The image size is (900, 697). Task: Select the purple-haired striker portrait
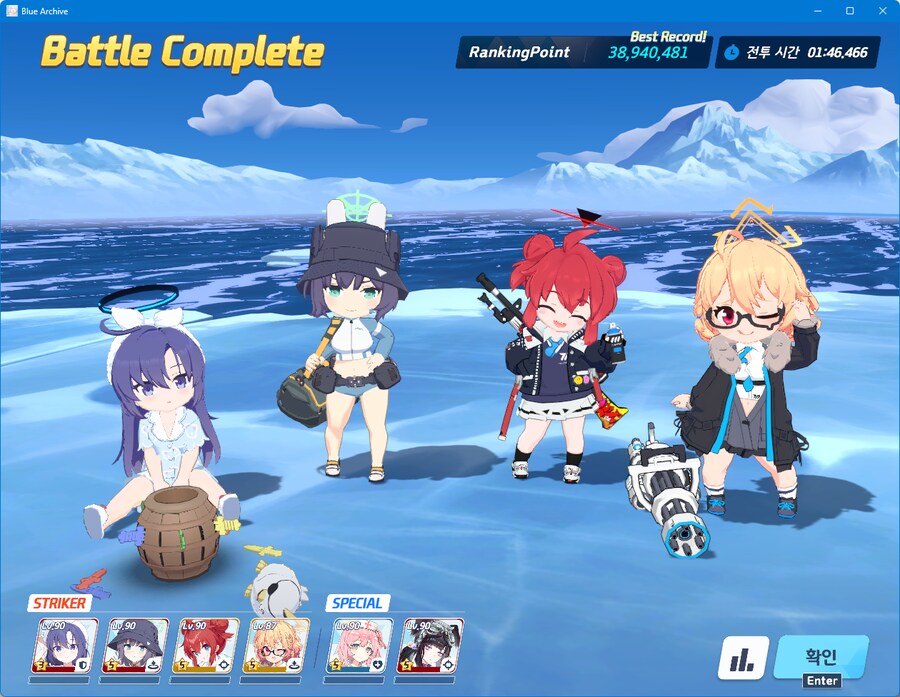pos(67,645)
